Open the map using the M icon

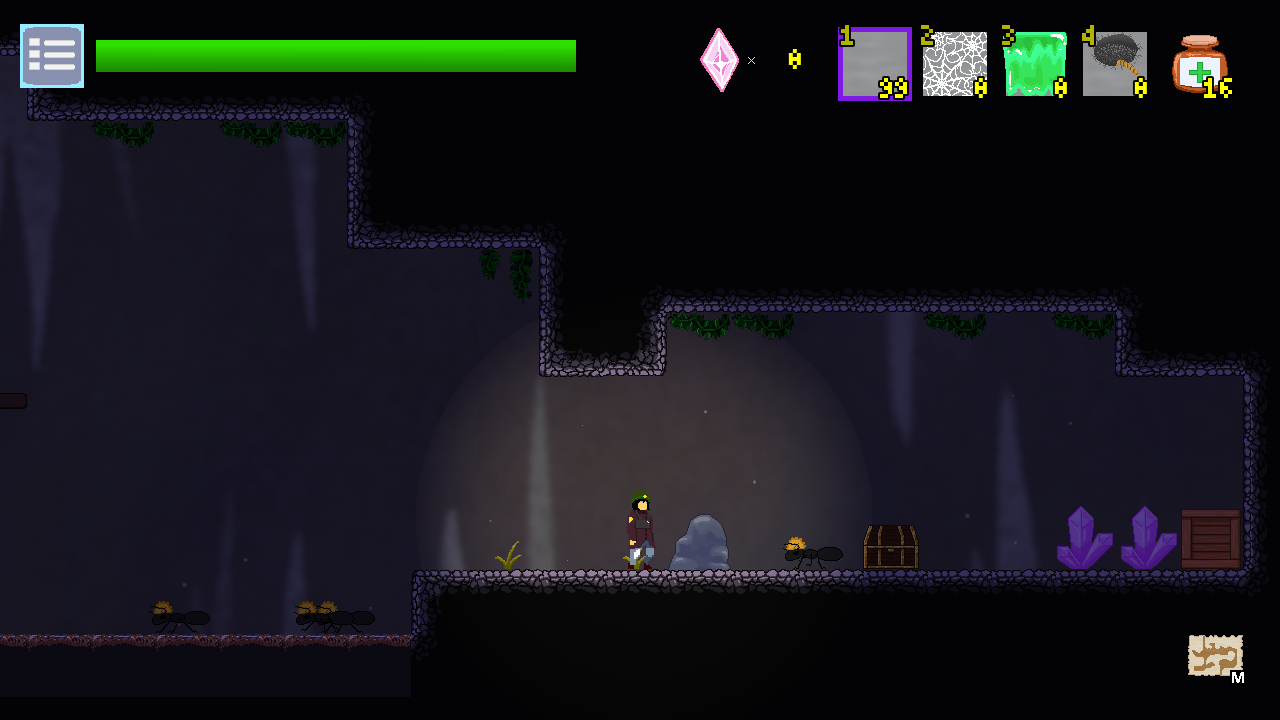[x=1215, y=655]
